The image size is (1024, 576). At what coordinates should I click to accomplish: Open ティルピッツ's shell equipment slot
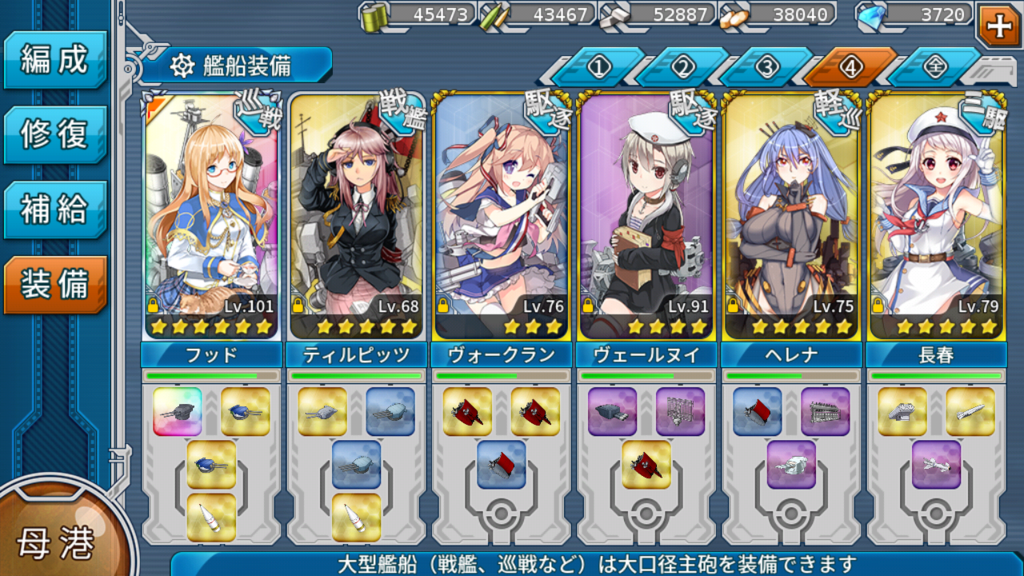(x=356, y=517)
